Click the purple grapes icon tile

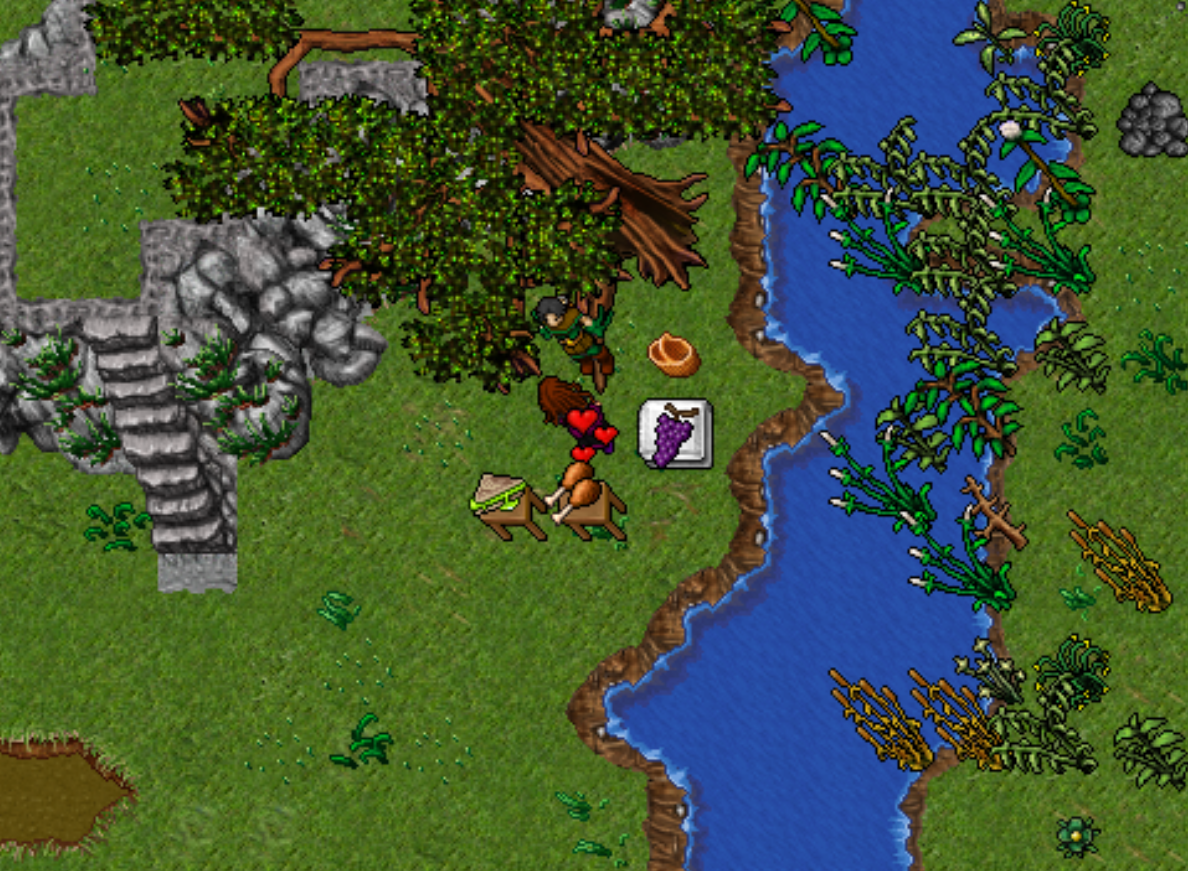tap(675, 433)
